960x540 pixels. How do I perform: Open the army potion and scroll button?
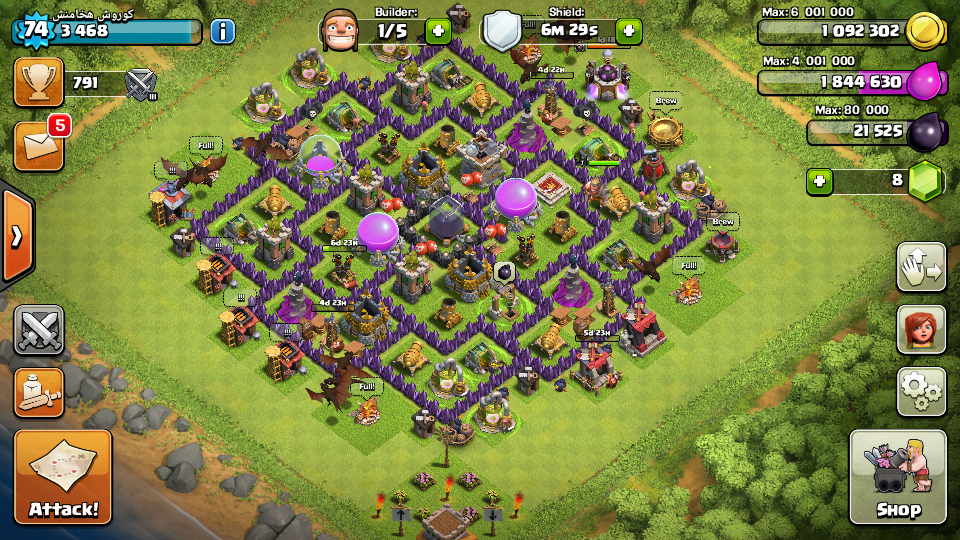(39, 392)
